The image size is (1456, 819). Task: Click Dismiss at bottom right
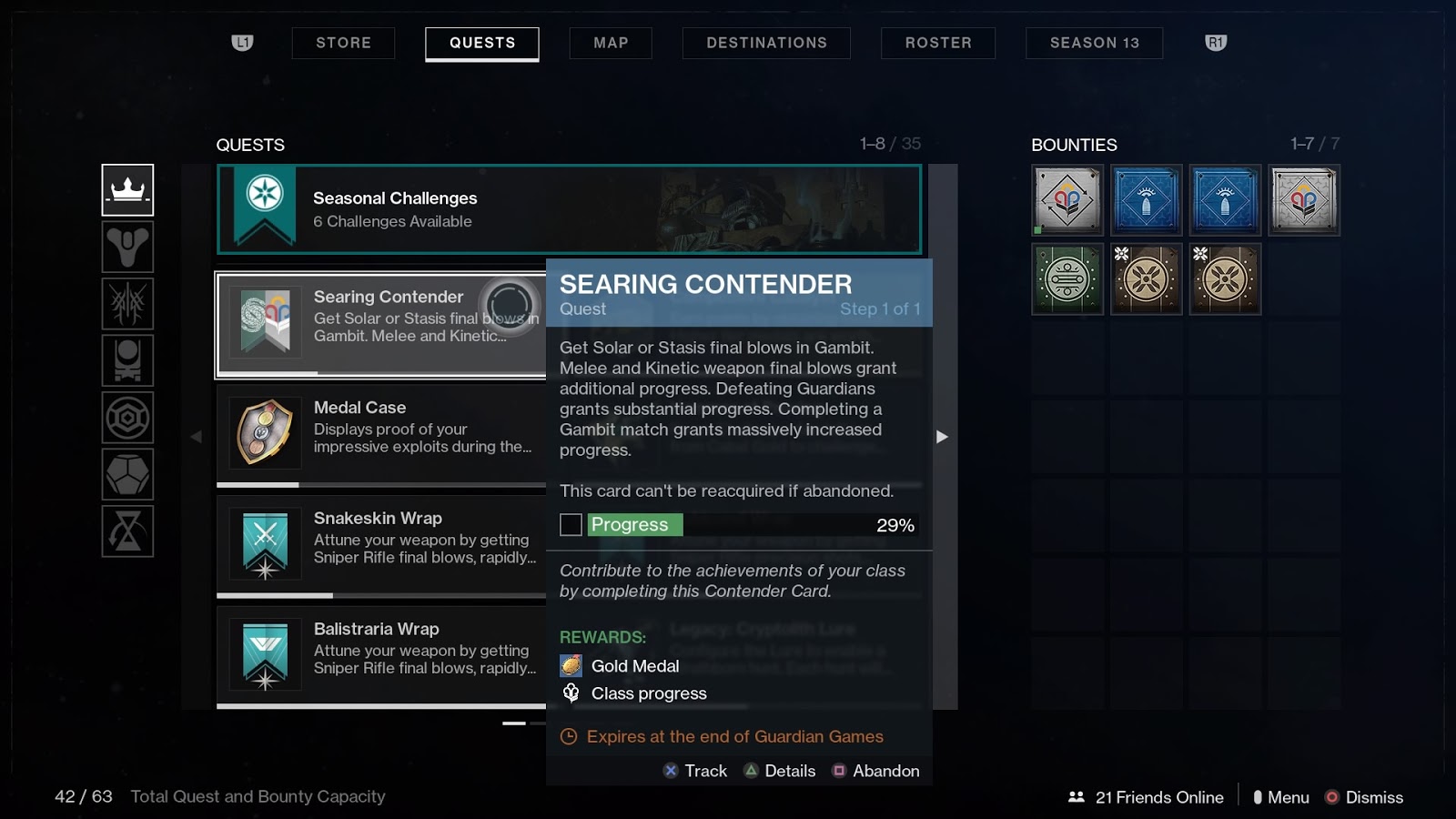pyautogui.click(x=1363, y=796)
